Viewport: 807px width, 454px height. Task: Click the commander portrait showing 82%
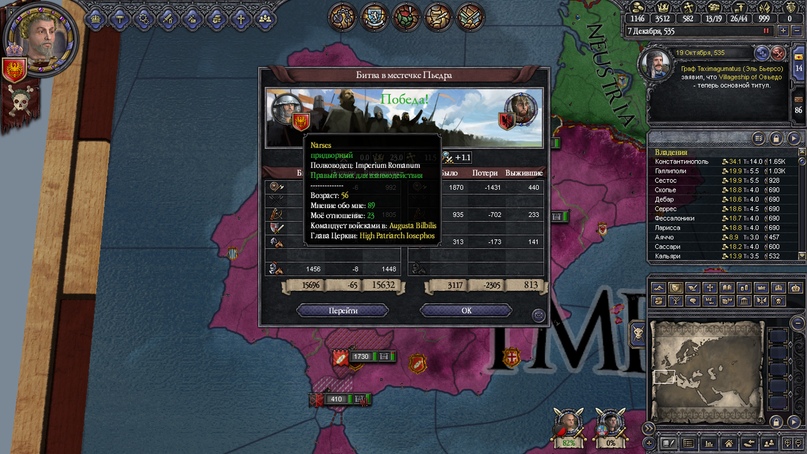click(x=567, y=423)
